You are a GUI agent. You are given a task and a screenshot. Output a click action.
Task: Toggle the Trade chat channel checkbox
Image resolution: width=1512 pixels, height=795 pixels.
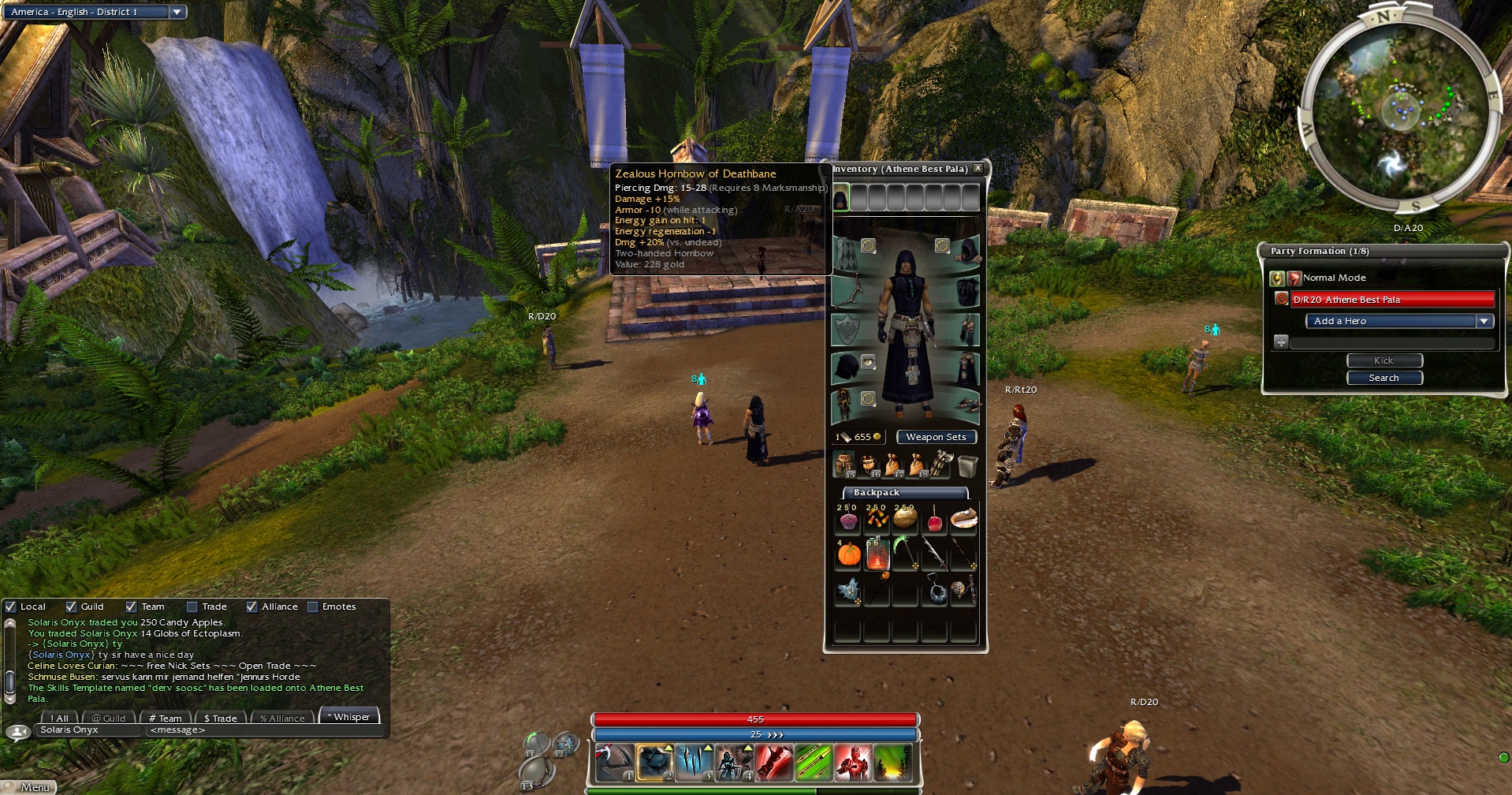coord(192,607)
